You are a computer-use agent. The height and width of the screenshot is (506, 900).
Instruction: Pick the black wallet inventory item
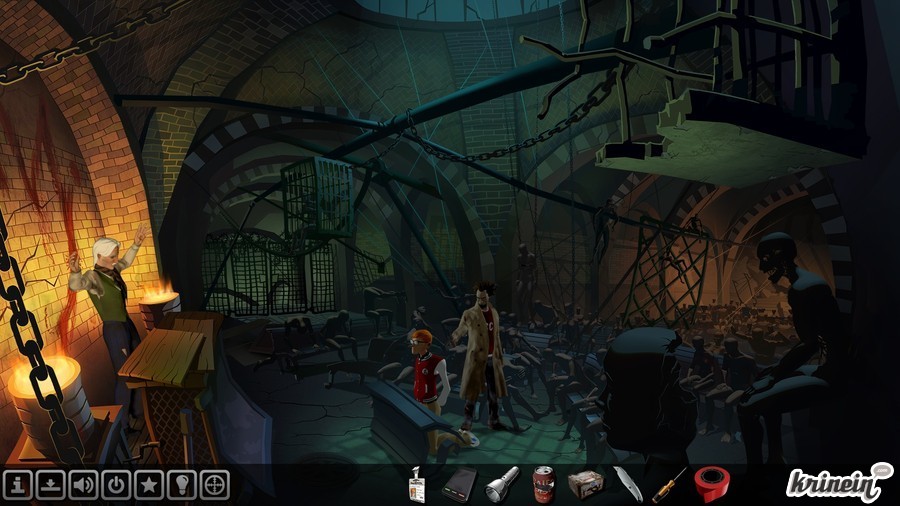pos(458,485)
